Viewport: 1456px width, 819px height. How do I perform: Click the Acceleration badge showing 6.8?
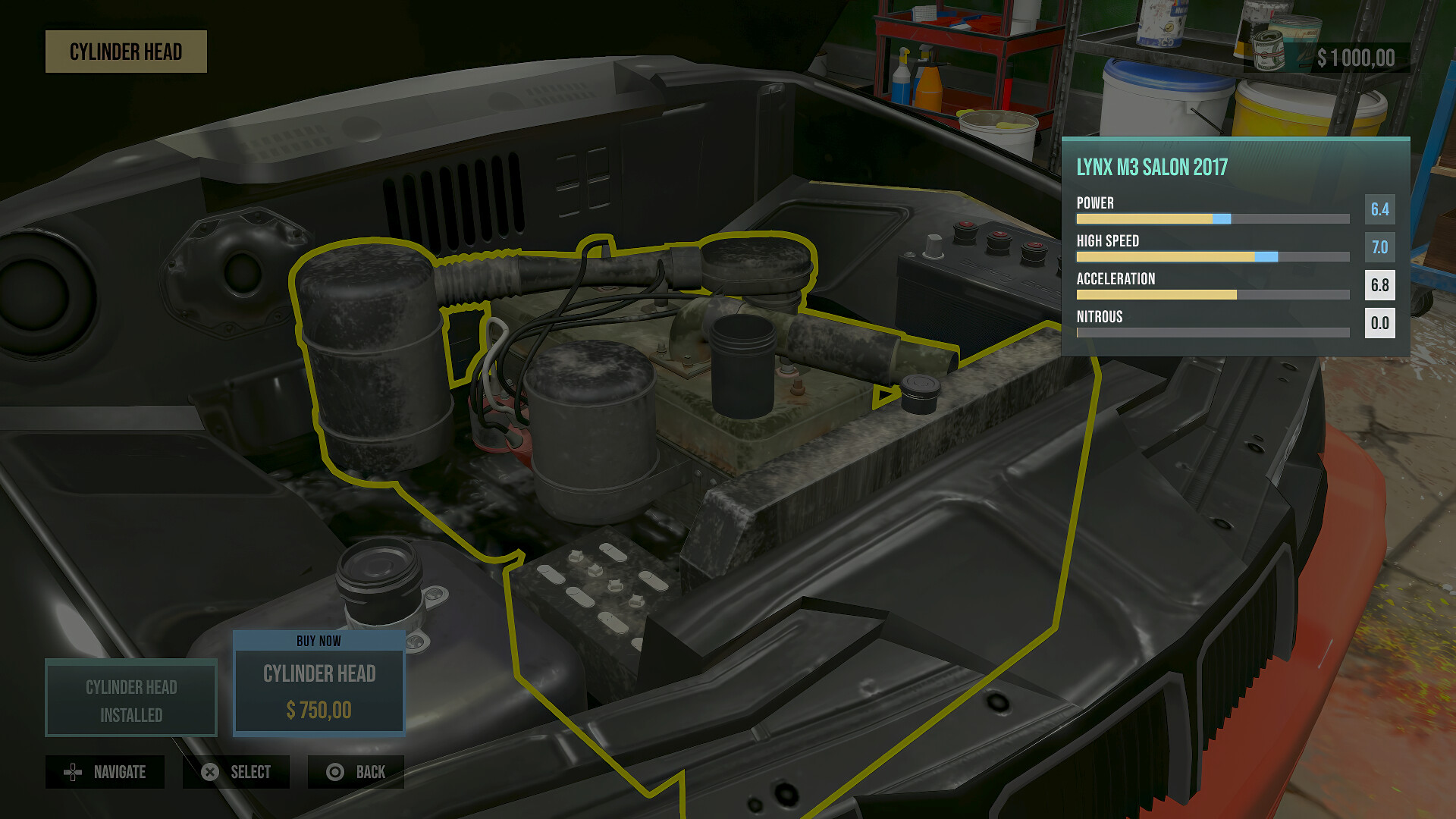click(x=1379, y=286)
